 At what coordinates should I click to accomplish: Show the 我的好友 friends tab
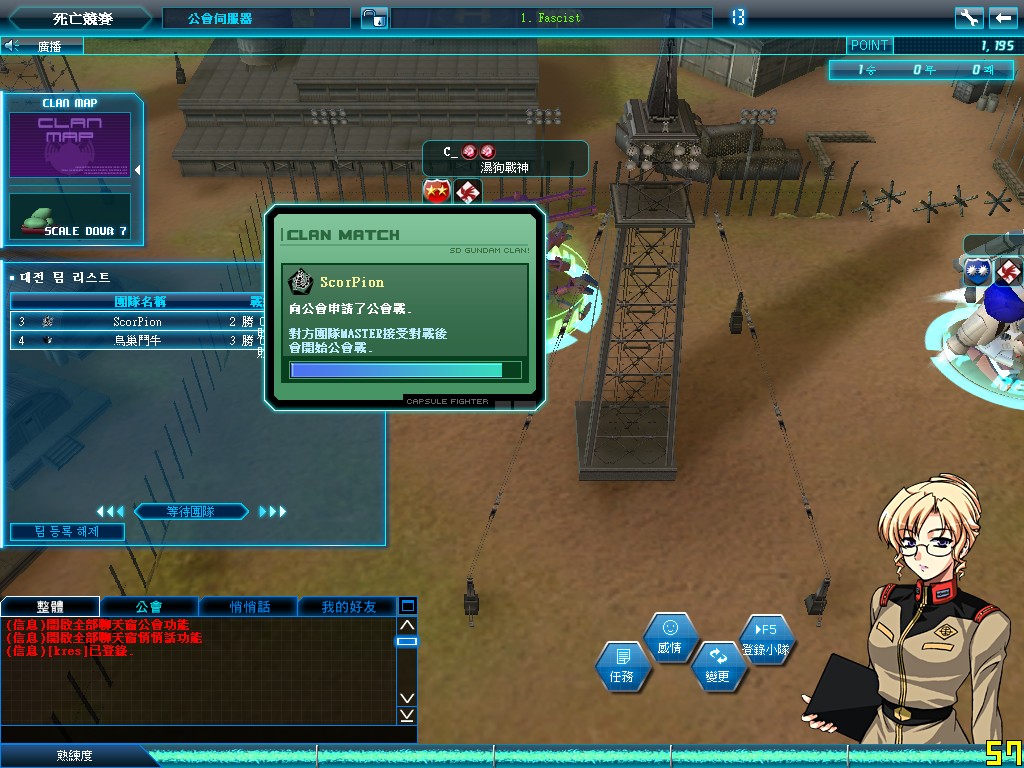pyautogui.click(x=348, y=606)
